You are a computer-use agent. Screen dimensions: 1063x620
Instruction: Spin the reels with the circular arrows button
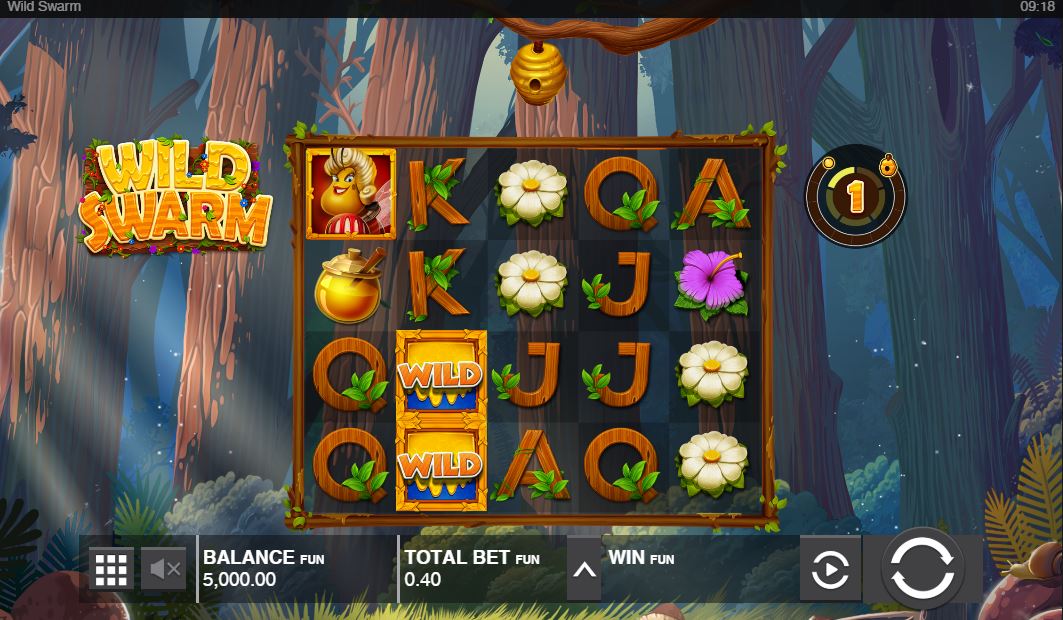[921, 568]
